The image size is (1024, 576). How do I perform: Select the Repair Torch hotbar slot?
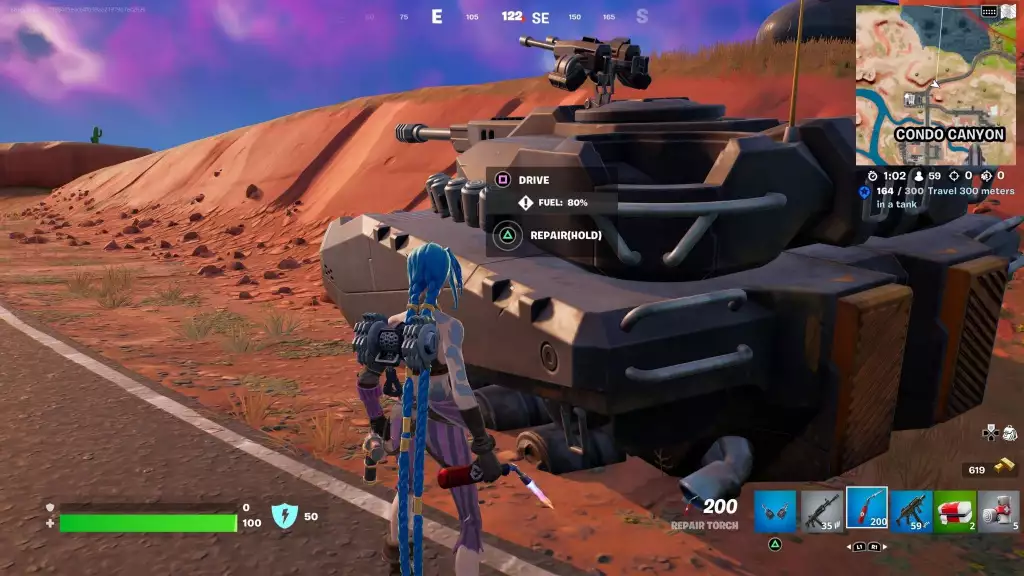pos(866,509)
